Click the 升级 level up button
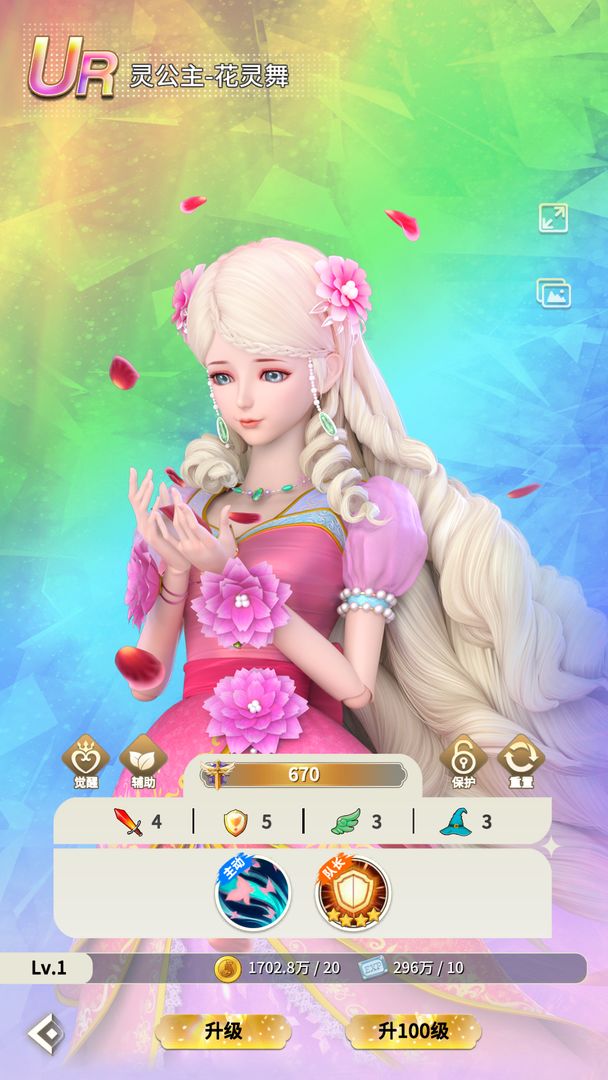608x1080 pixels. (x=224, y=1030)
